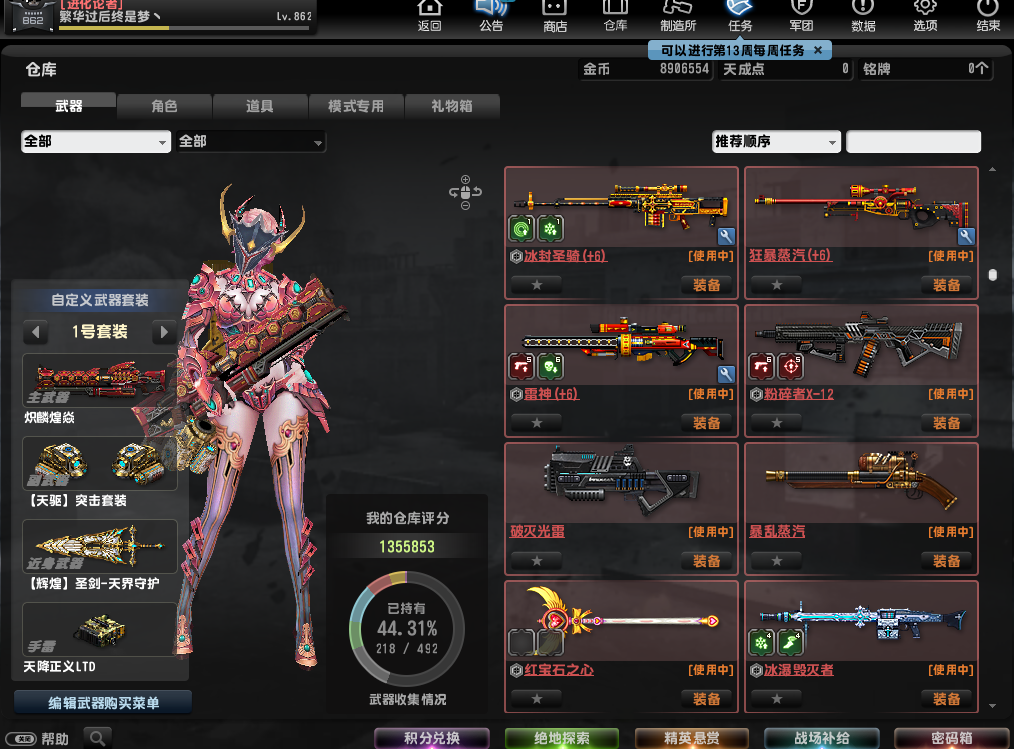This screenshot has width=1014, height=749.
Task: Open the 密码箱 password box
Action: 951,739
